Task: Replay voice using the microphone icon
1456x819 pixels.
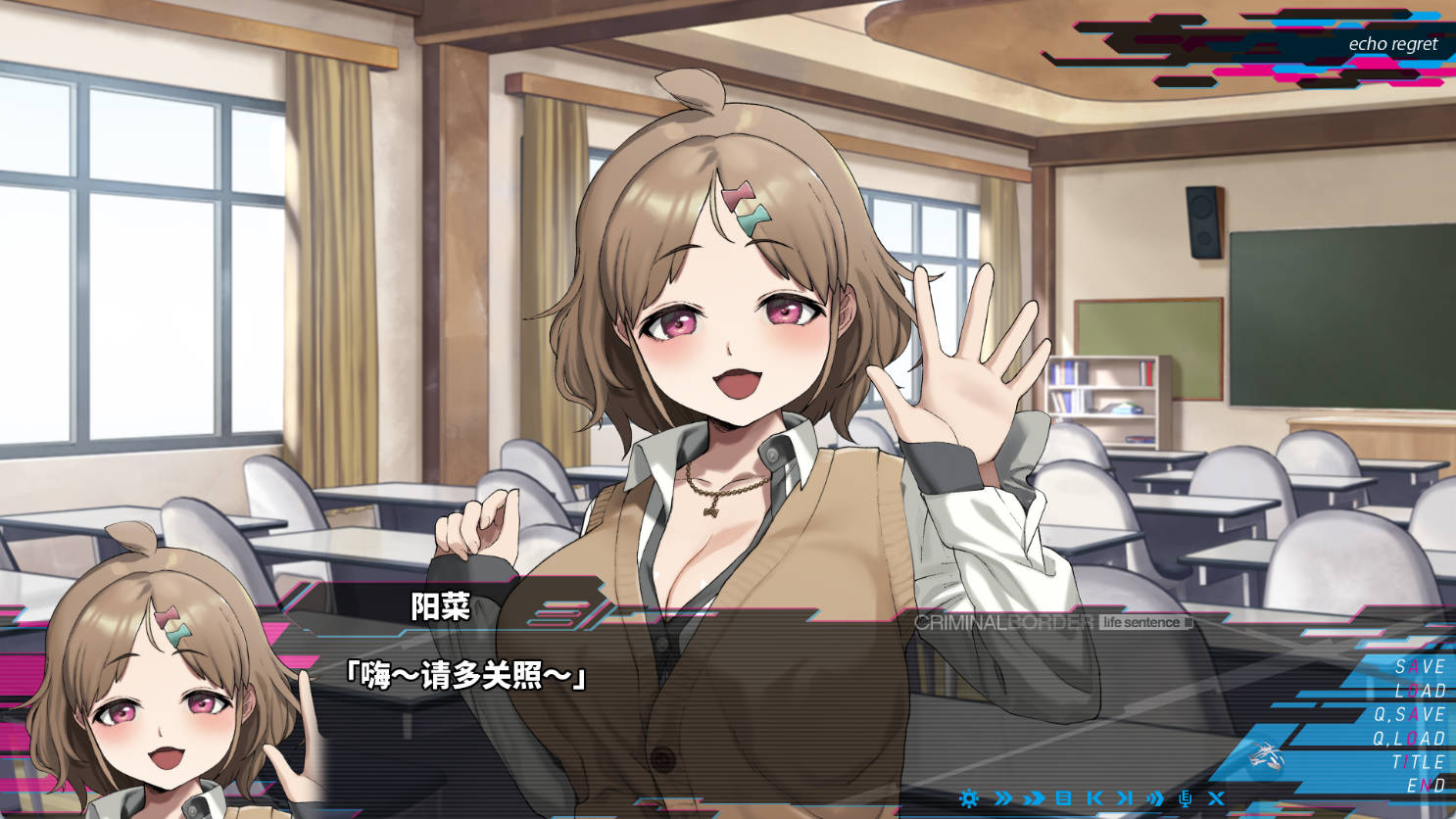Action: (x=1186, y=798)
